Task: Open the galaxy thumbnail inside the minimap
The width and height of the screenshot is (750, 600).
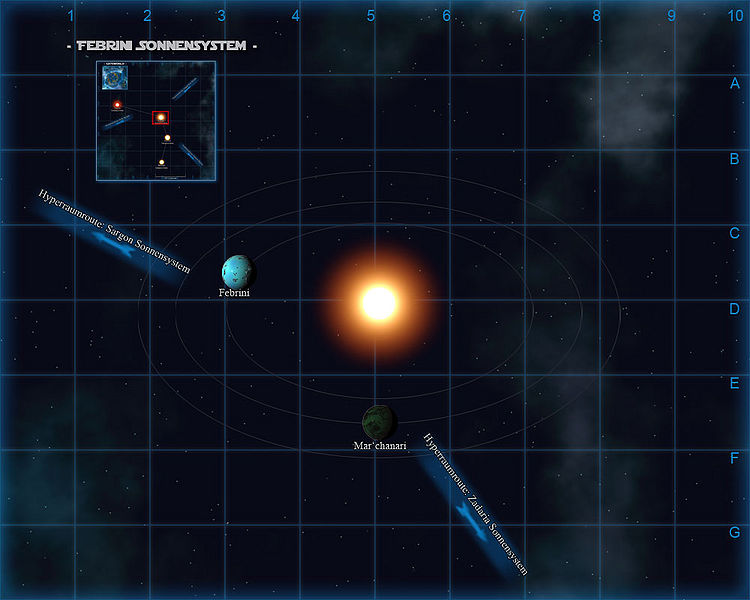Action: (114, 77)
